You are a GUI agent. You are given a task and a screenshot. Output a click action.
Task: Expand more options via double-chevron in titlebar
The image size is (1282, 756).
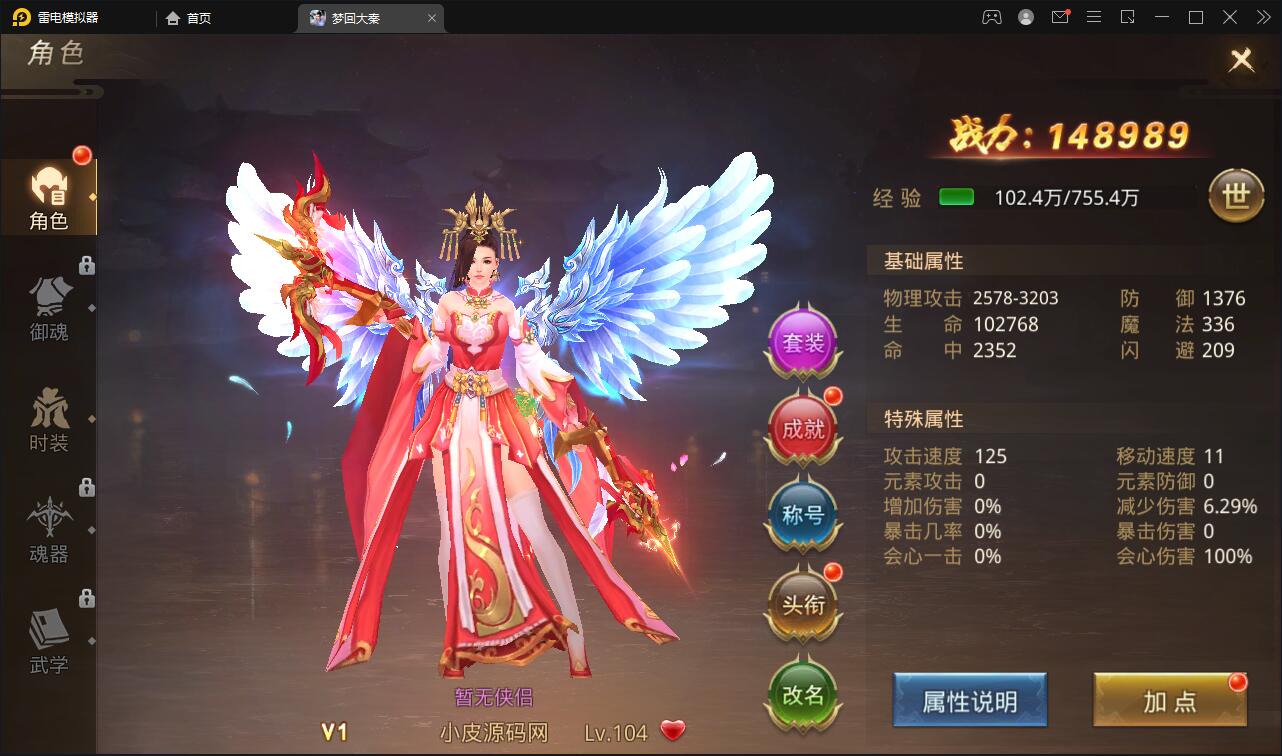coord(1264,17)
